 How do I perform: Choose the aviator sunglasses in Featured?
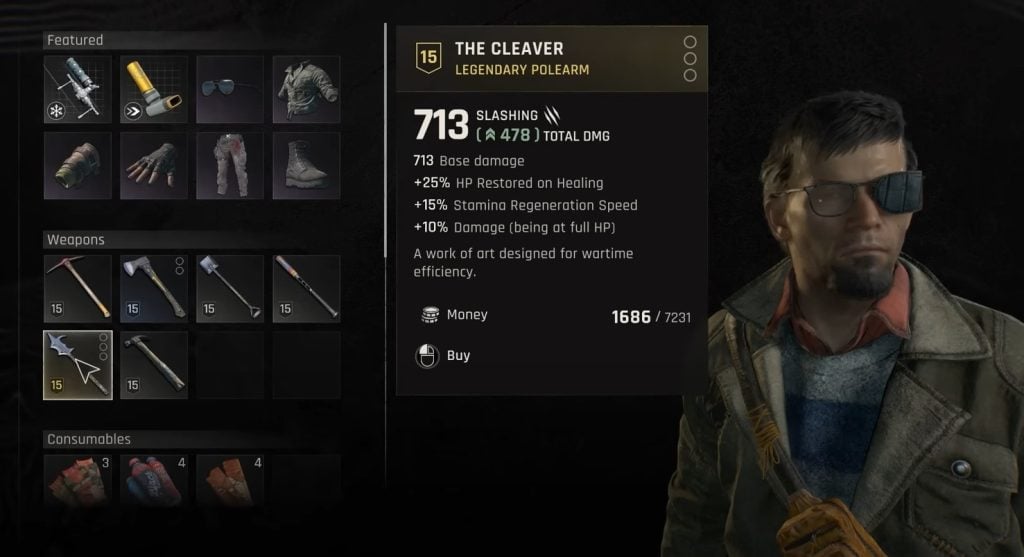[x=230, y=89]
